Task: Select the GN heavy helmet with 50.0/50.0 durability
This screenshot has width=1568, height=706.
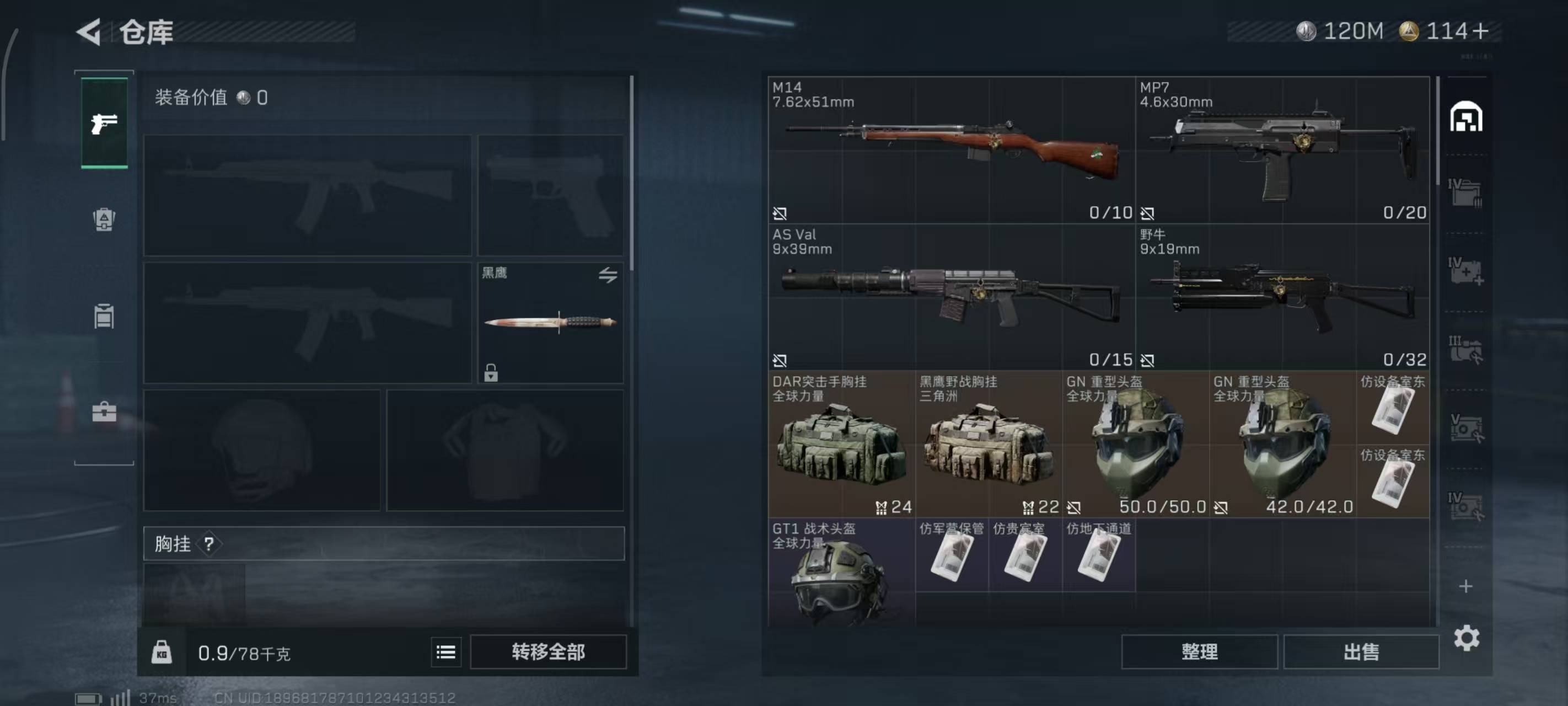Action: 1136,445
